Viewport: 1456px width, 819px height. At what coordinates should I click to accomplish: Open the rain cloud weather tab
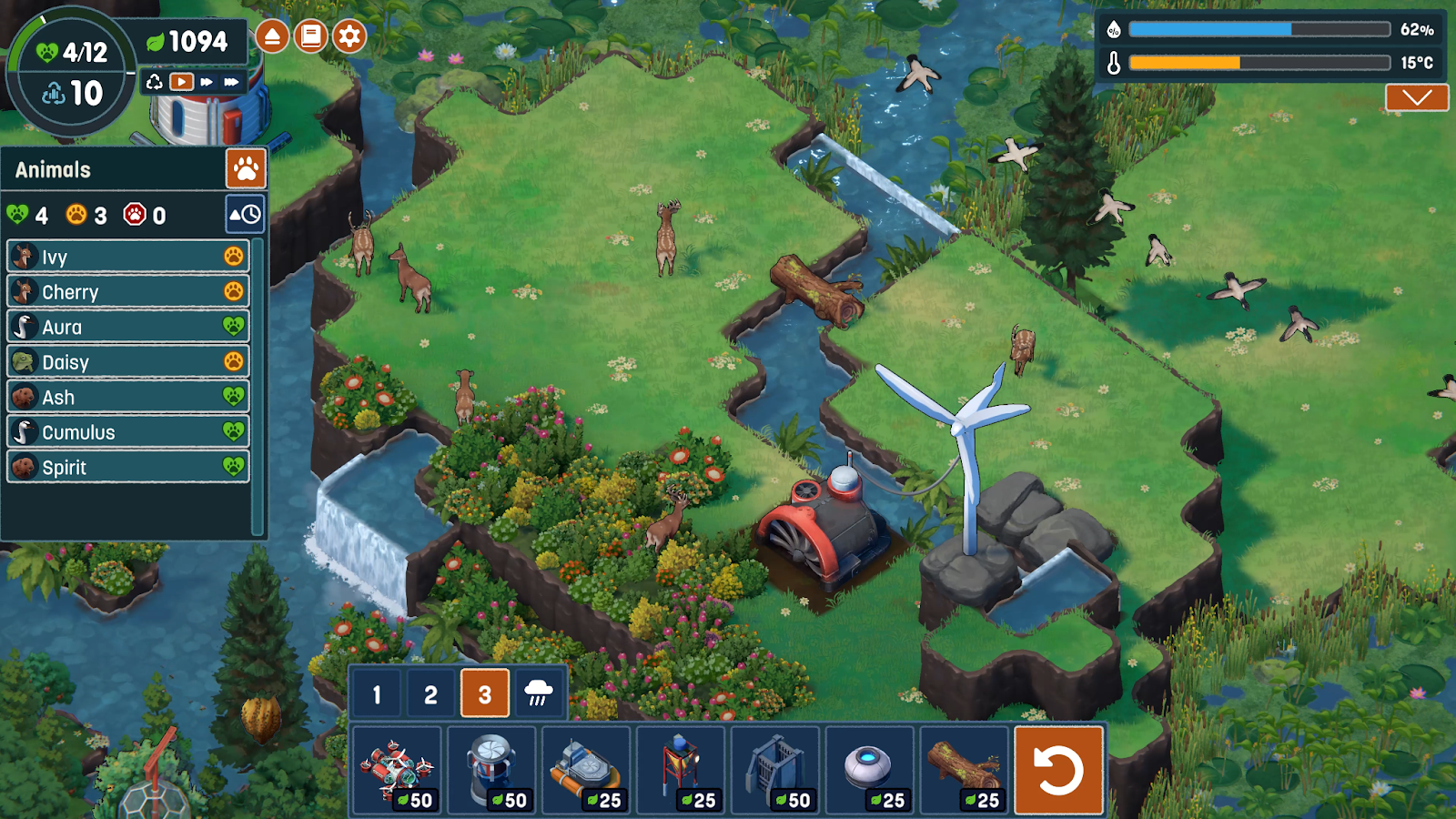tap(539, 694)
